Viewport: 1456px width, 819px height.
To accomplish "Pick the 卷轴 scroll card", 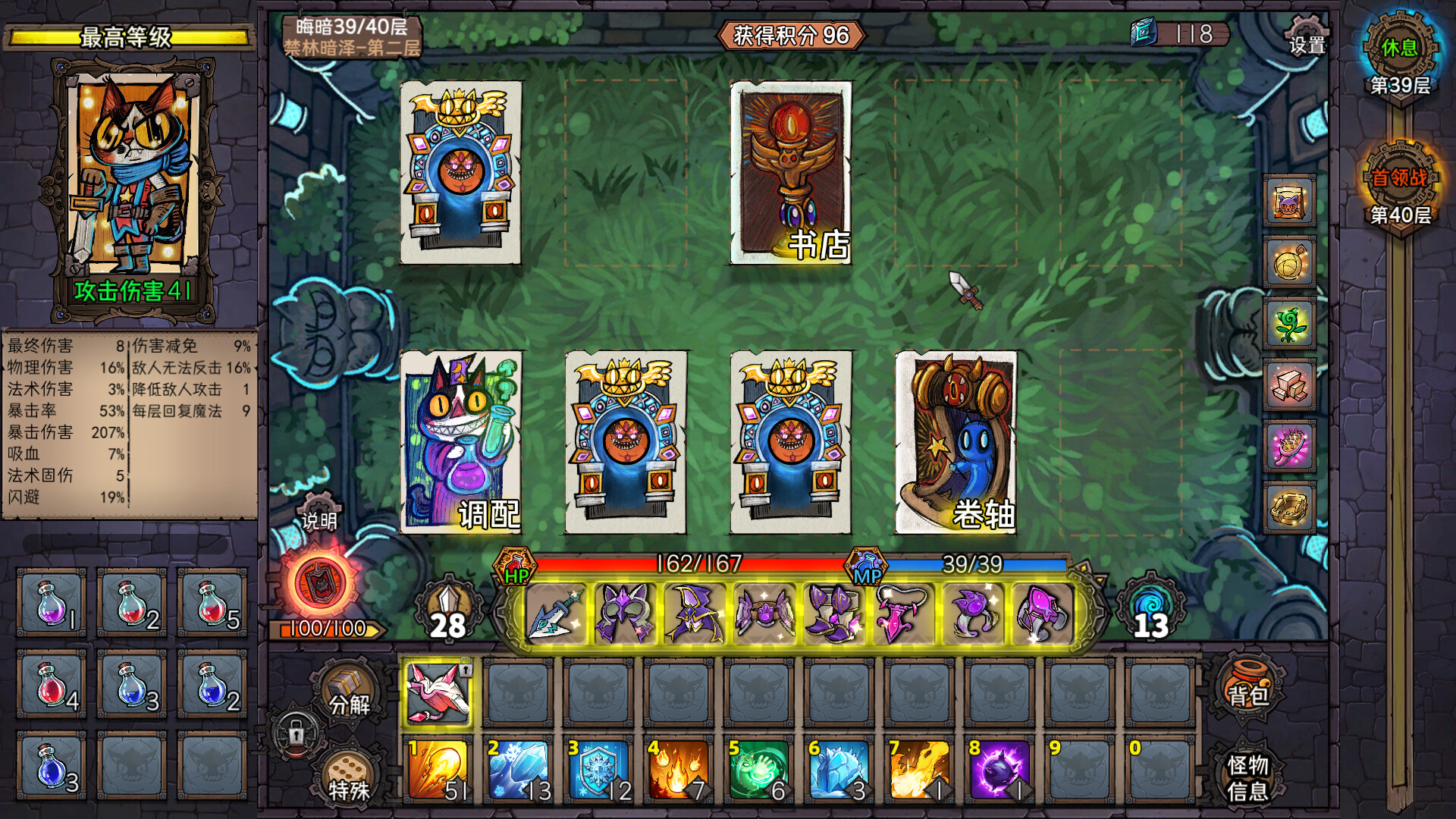I will click(955, 442).
